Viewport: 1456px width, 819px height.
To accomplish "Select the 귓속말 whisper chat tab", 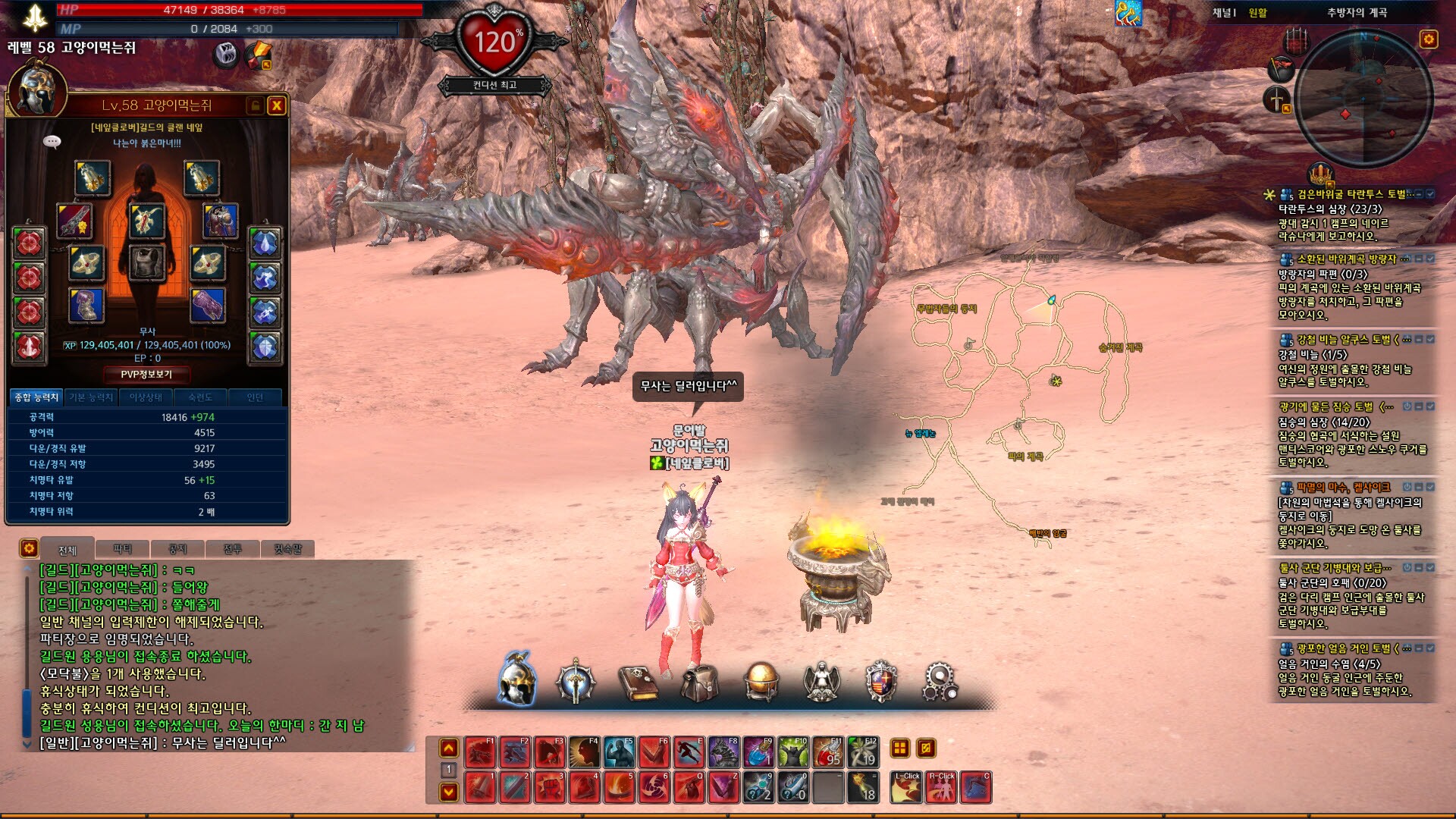I will click(287, 549).
